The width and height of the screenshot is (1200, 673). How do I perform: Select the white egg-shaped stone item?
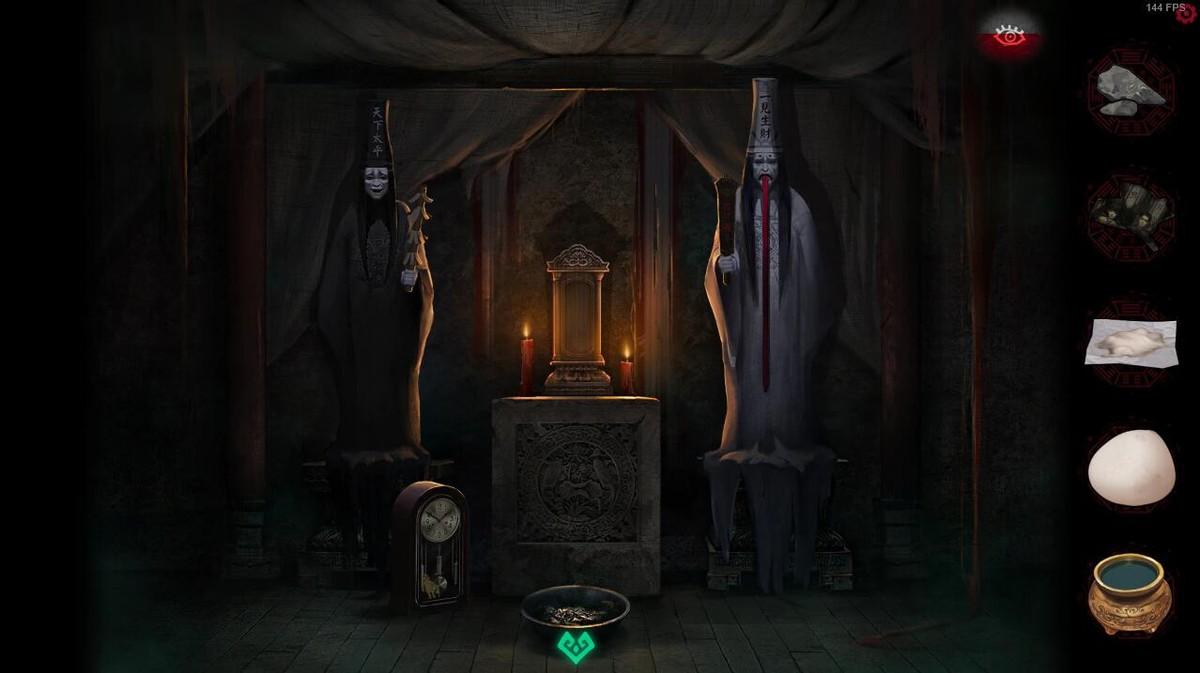[1130, 468]
